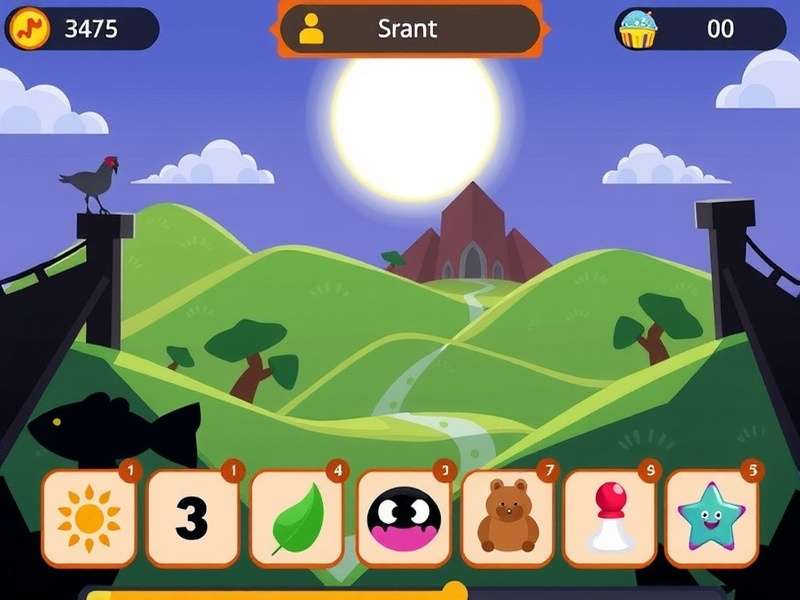Select the sun card slot
Image resolution: width=800 pixels, height=600 pixels.
(89, 517)
